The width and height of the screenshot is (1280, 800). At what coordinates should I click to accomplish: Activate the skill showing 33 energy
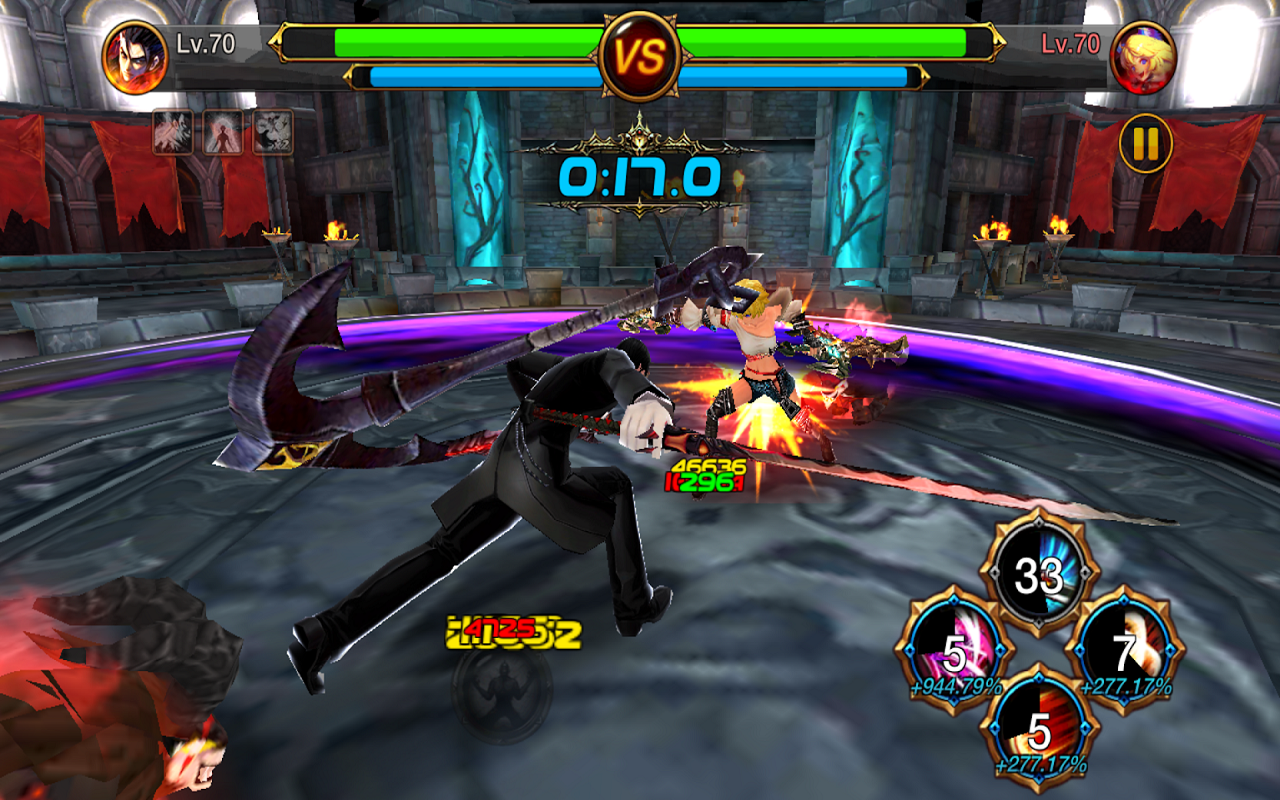click(x=1037, y=572)
